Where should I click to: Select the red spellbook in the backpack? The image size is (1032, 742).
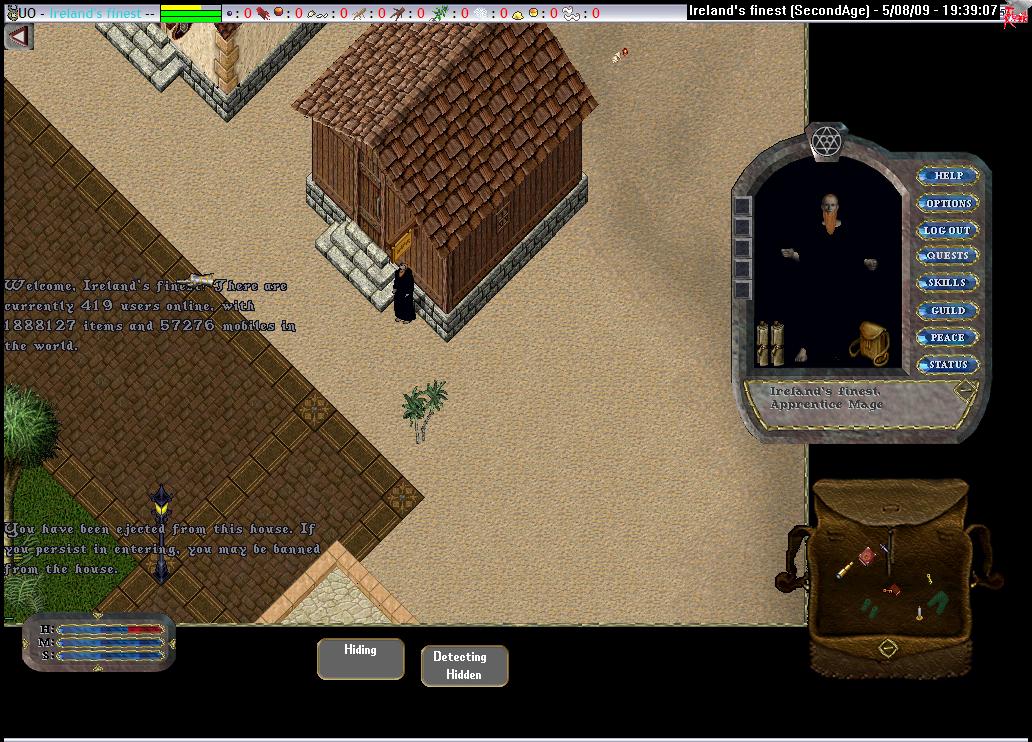click(867, 556)
